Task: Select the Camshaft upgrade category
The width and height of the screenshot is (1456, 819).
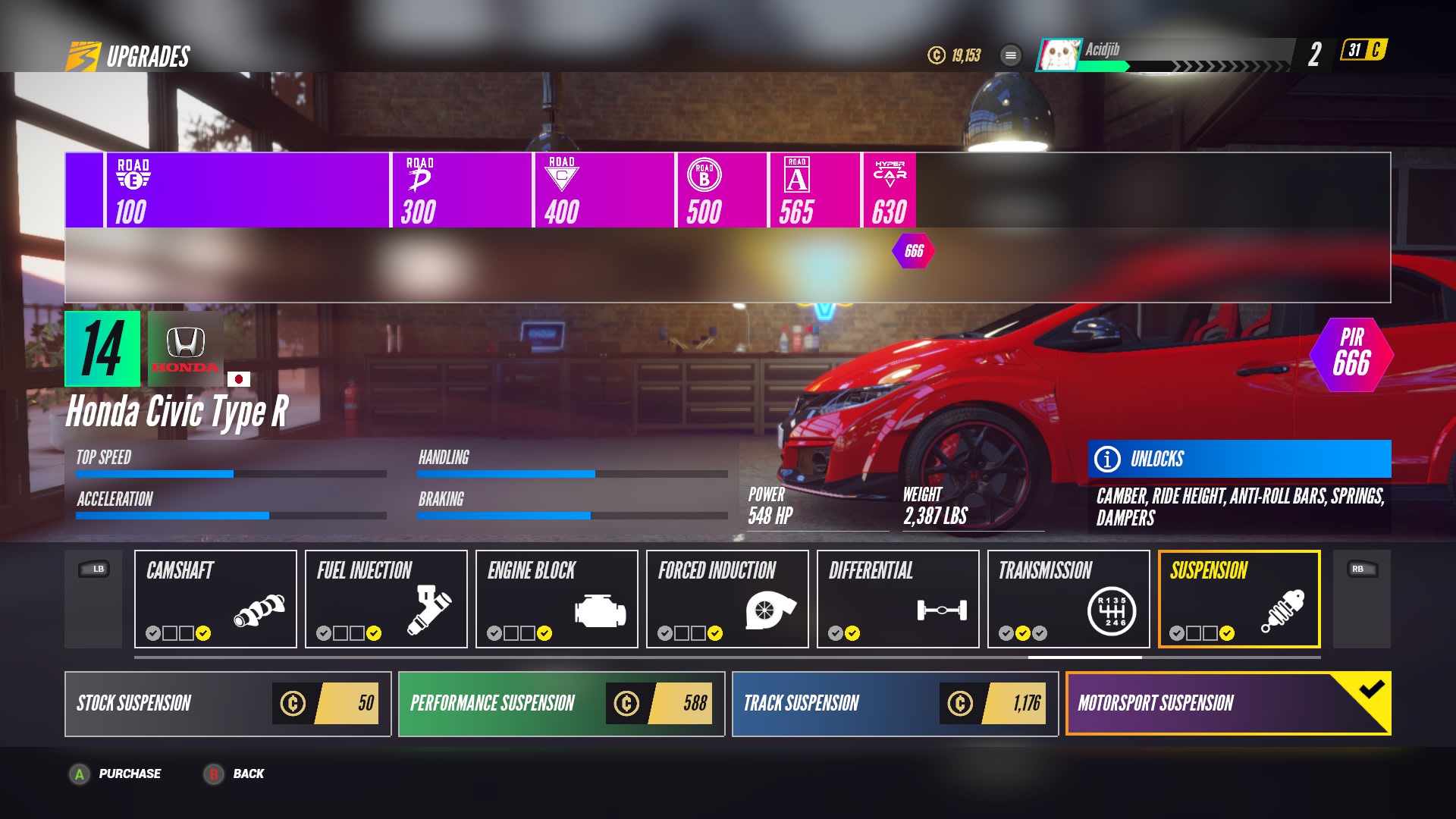Action: tap(215, 599)
